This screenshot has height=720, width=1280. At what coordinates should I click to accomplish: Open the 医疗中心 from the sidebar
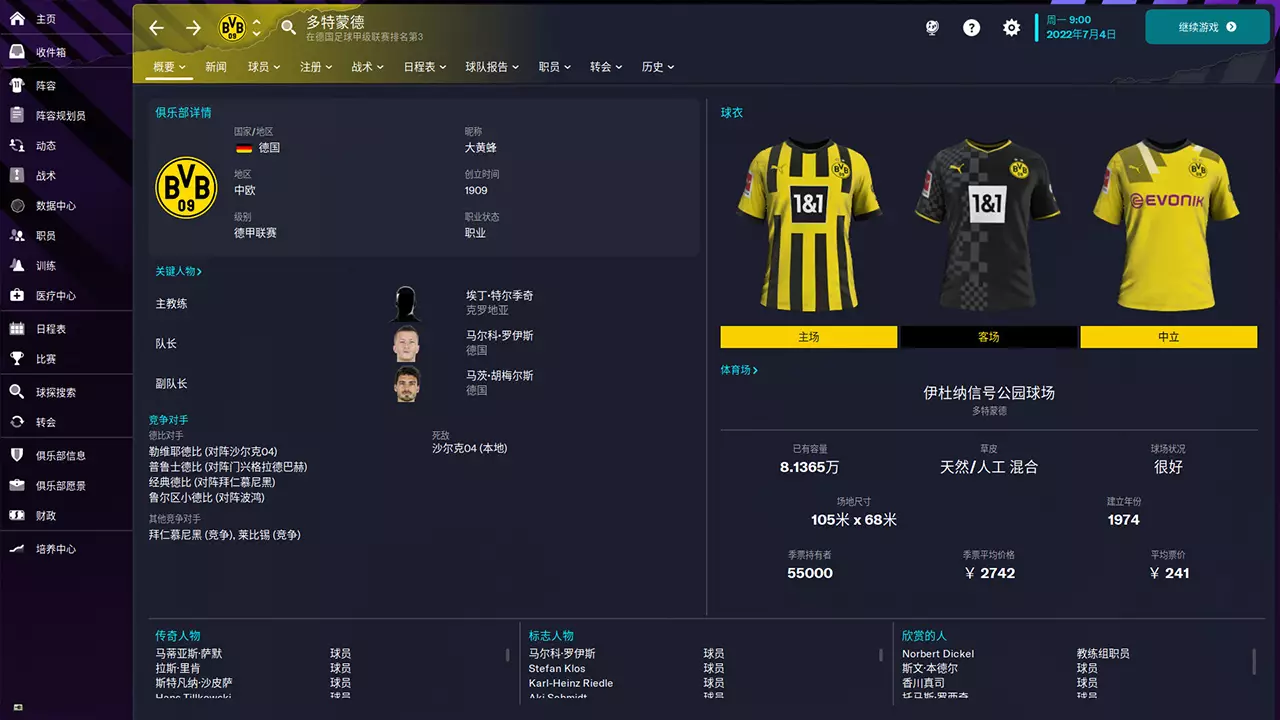[x=55, y=295]
